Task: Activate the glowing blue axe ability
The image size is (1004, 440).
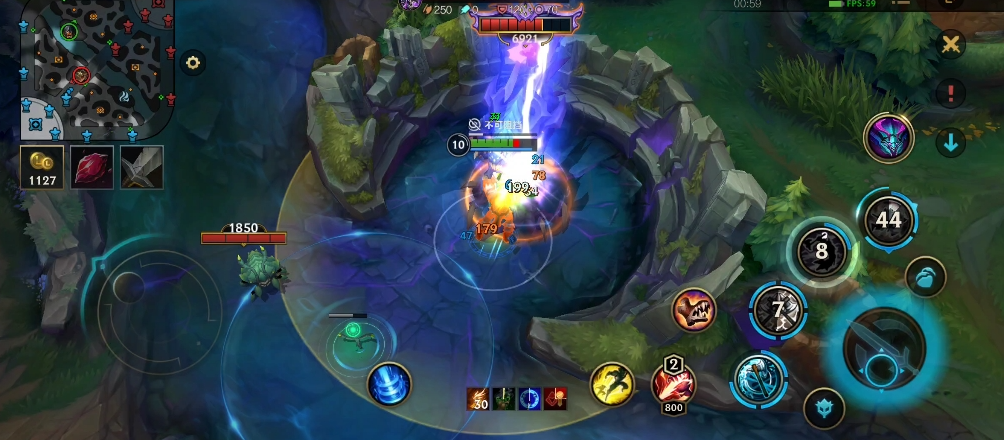Action: click(x=759, y=380)
